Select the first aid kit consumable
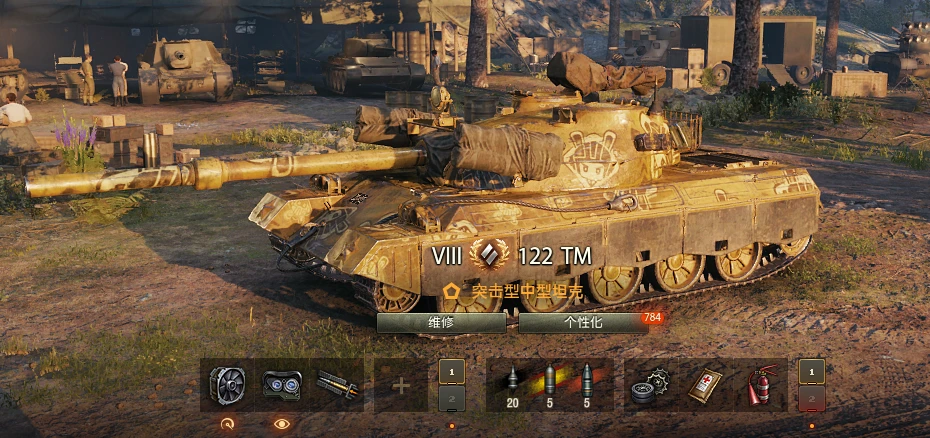The image size is (930, 438). pos(707,385)
